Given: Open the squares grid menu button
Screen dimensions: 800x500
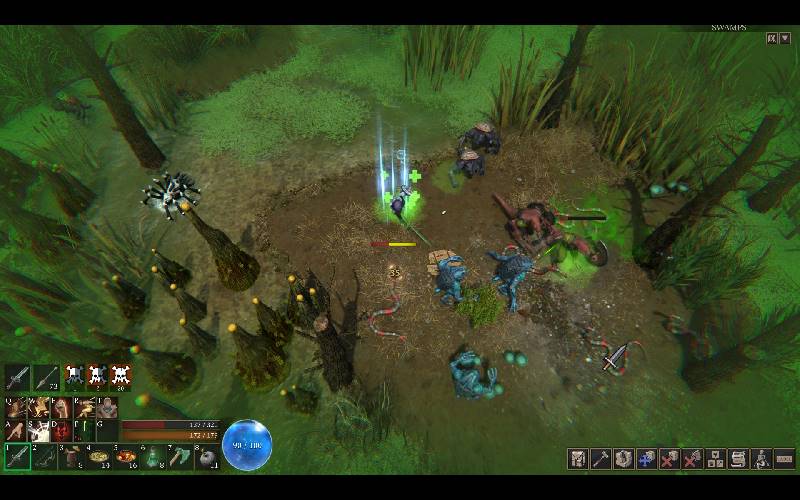Looking at the screenshot, I should coord(716,458).
